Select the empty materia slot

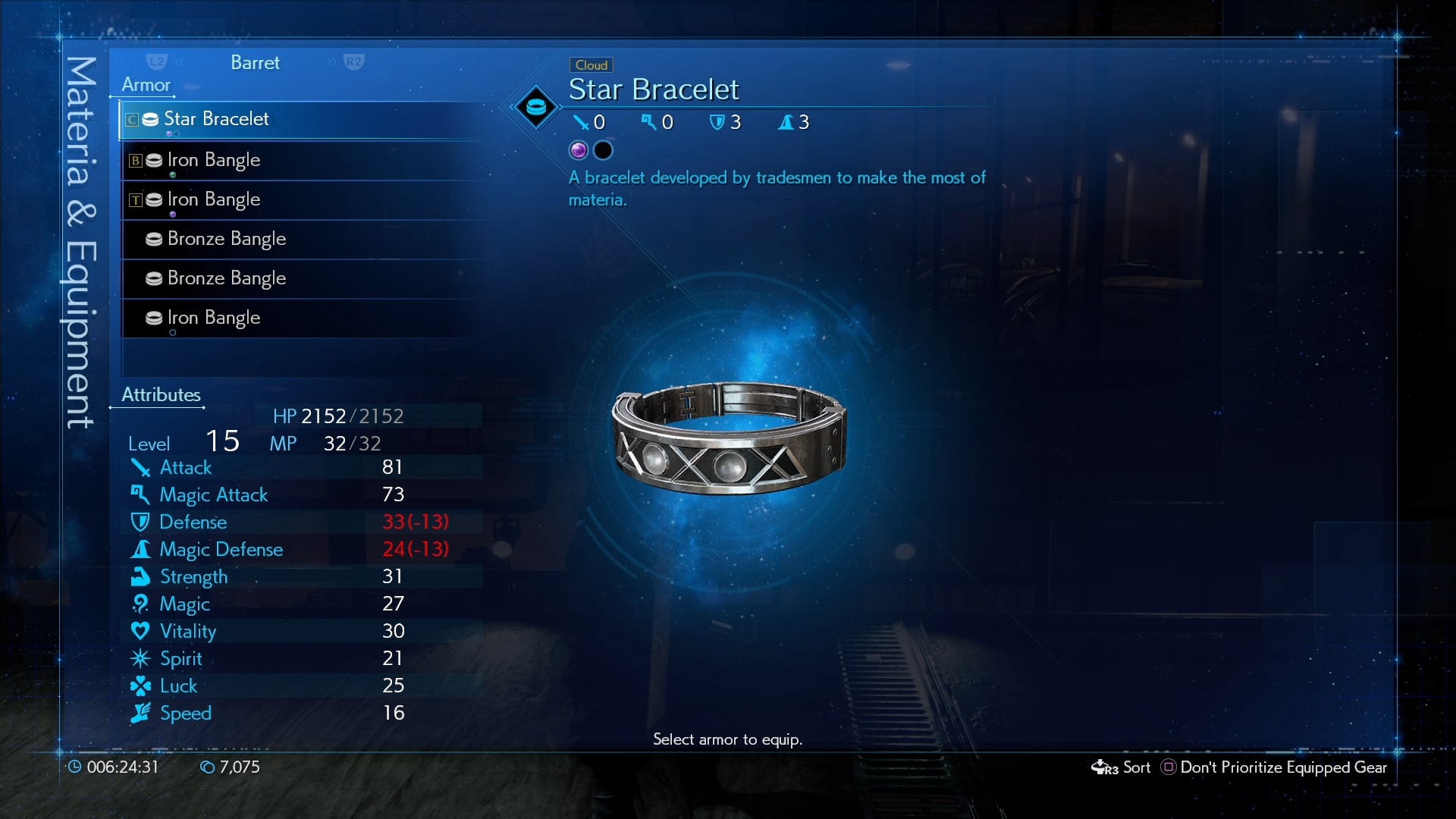coord(604,149)
